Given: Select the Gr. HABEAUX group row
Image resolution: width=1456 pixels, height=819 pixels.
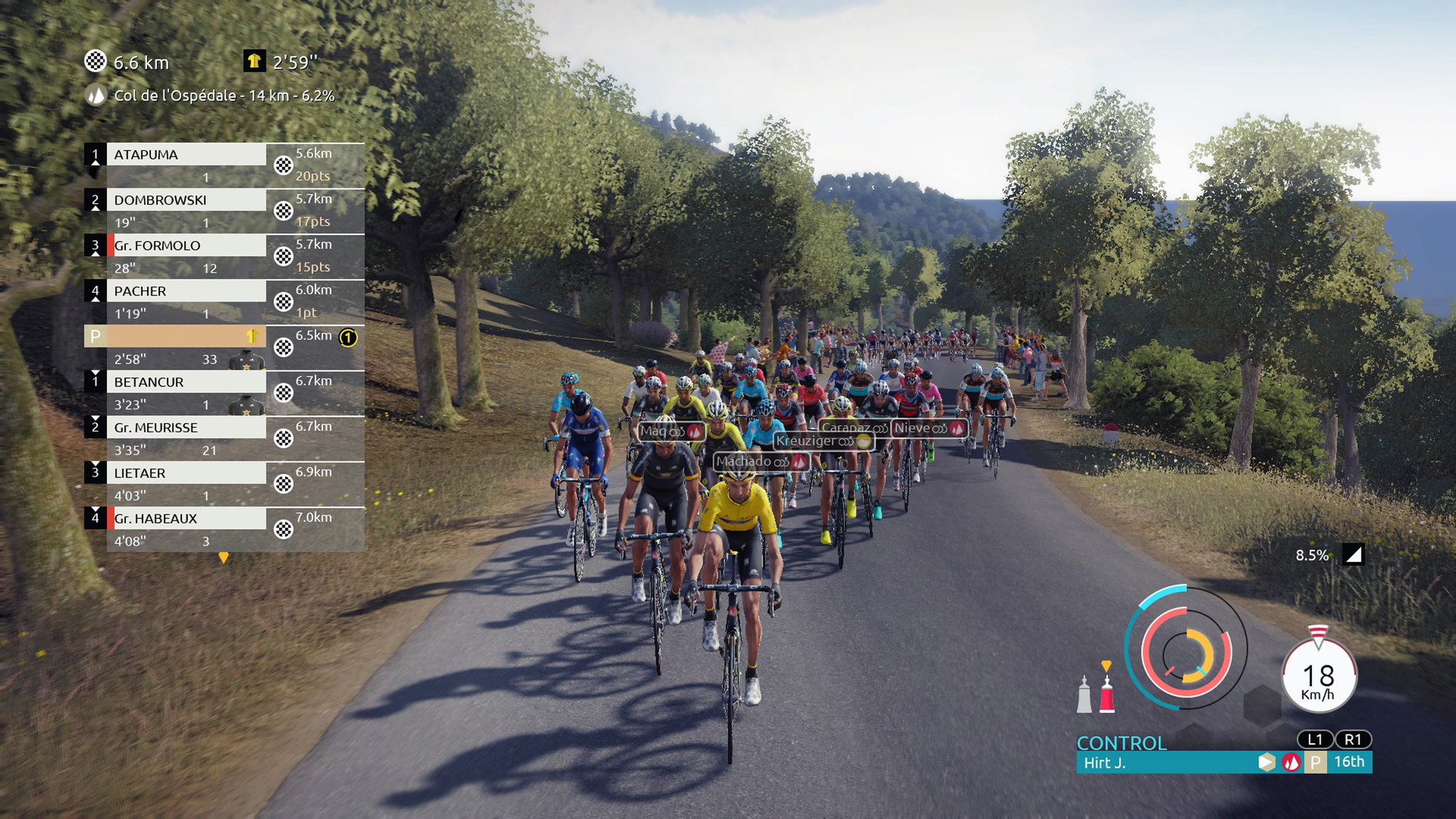Looking at the screenshot, I should click(186, 518).
